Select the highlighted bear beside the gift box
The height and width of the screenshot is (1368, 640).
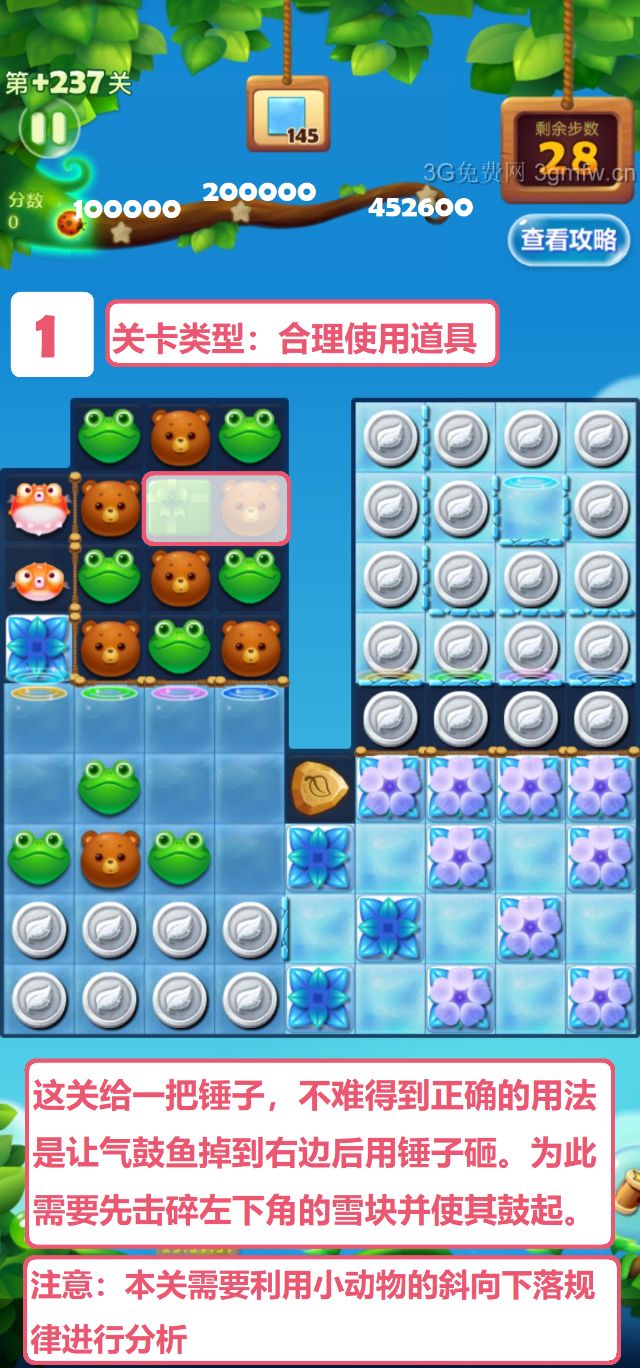[251, 508]
